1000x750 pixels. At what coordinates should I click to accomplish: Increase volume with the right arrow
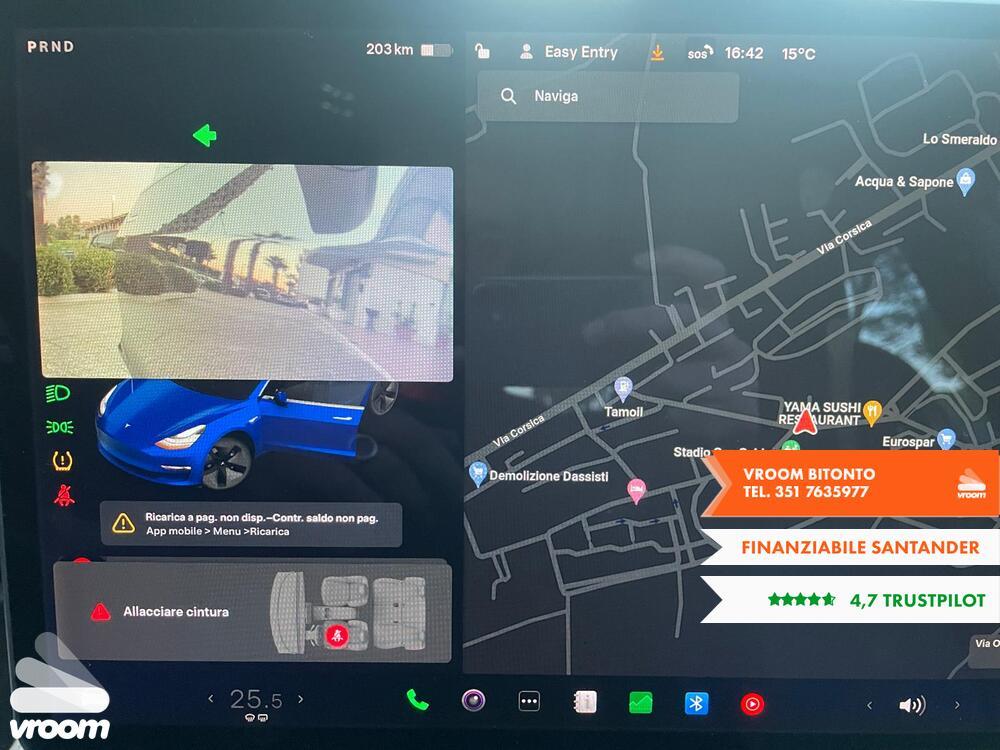tap(957, 705)
